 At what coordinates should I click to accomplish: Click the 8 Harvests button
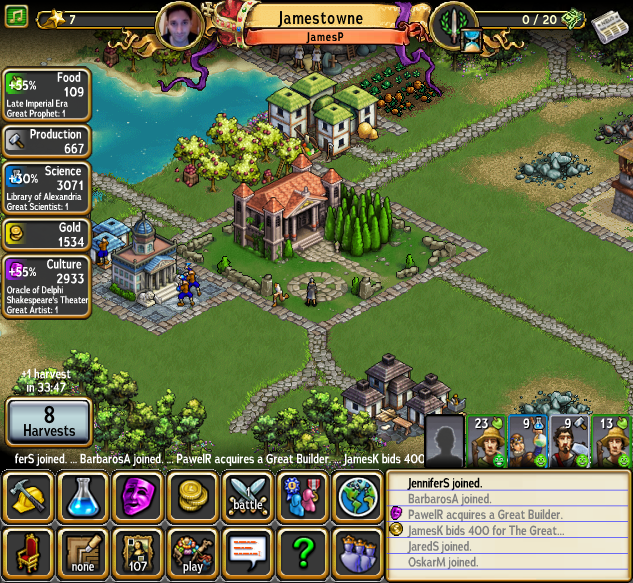pyautogui.click(x=49, y=421)
